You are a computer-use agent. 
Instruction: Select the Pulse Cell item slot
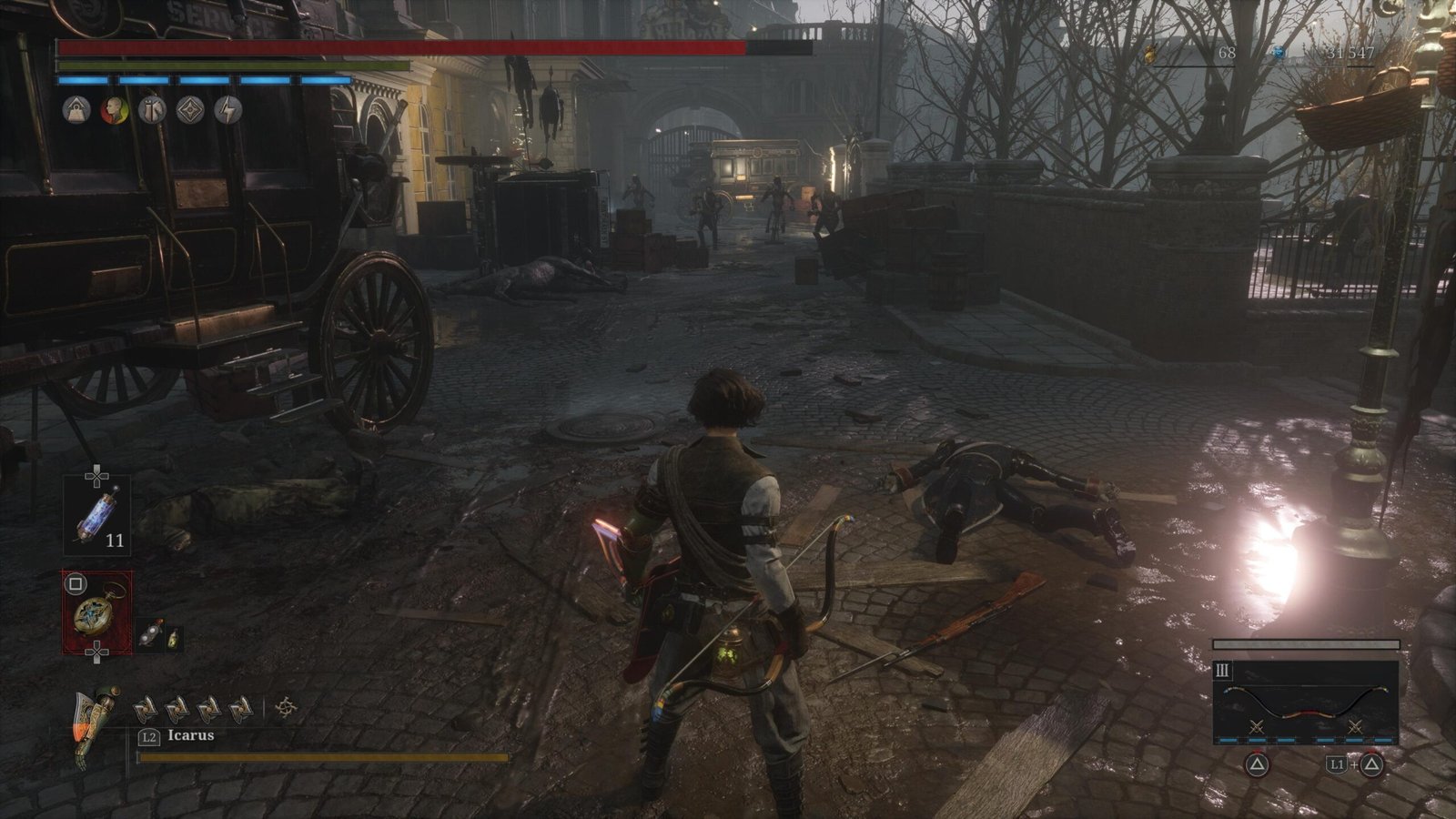pos(96,515)
